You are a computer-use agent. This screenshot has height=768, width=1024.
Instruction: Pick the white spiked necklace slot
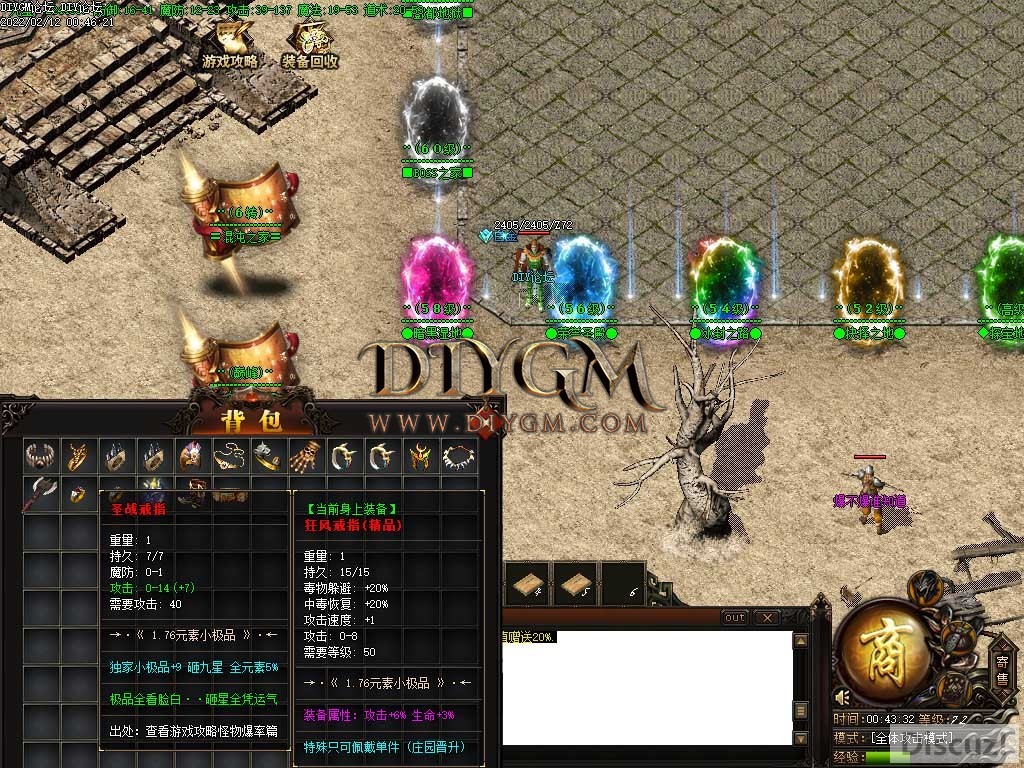tap(457, 457)
